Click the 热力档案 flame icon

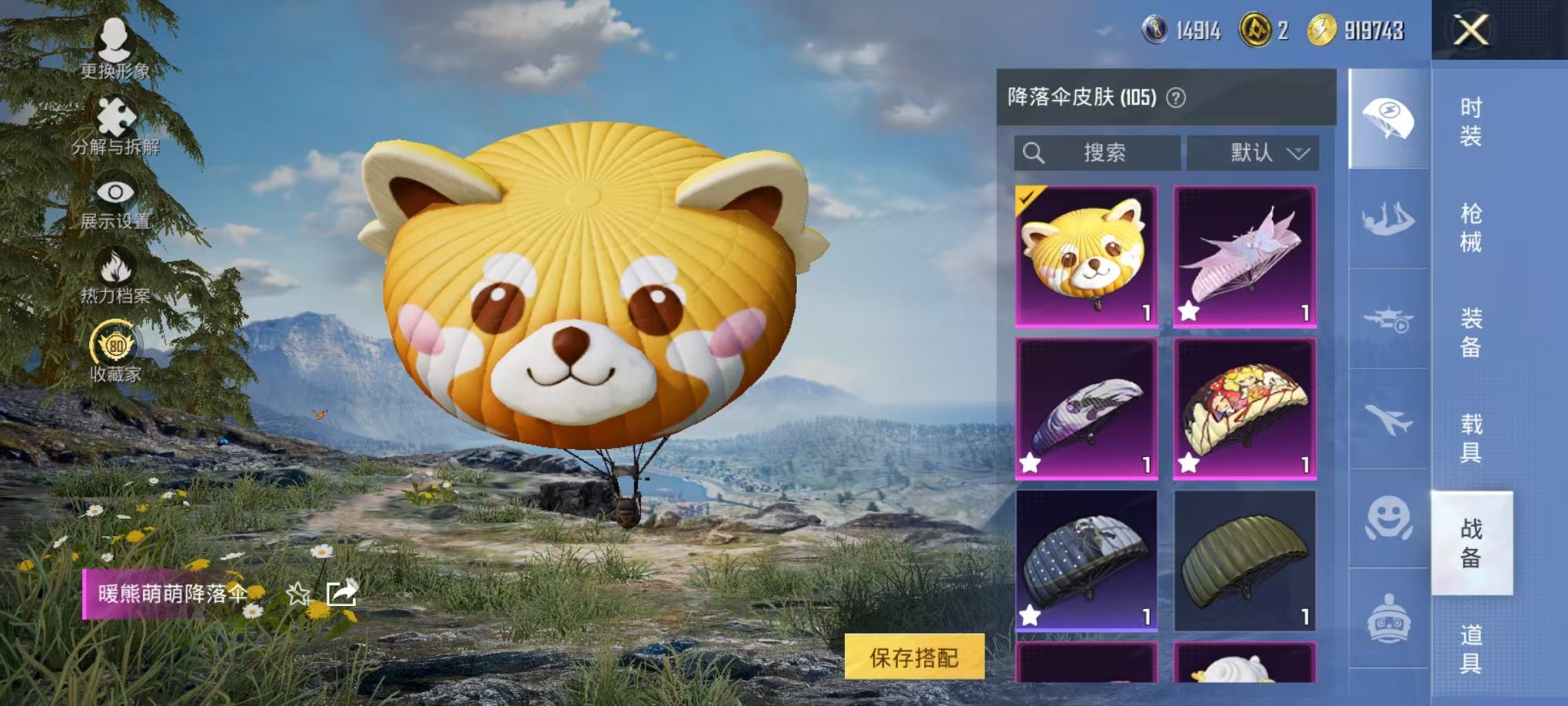coord(114,268)
